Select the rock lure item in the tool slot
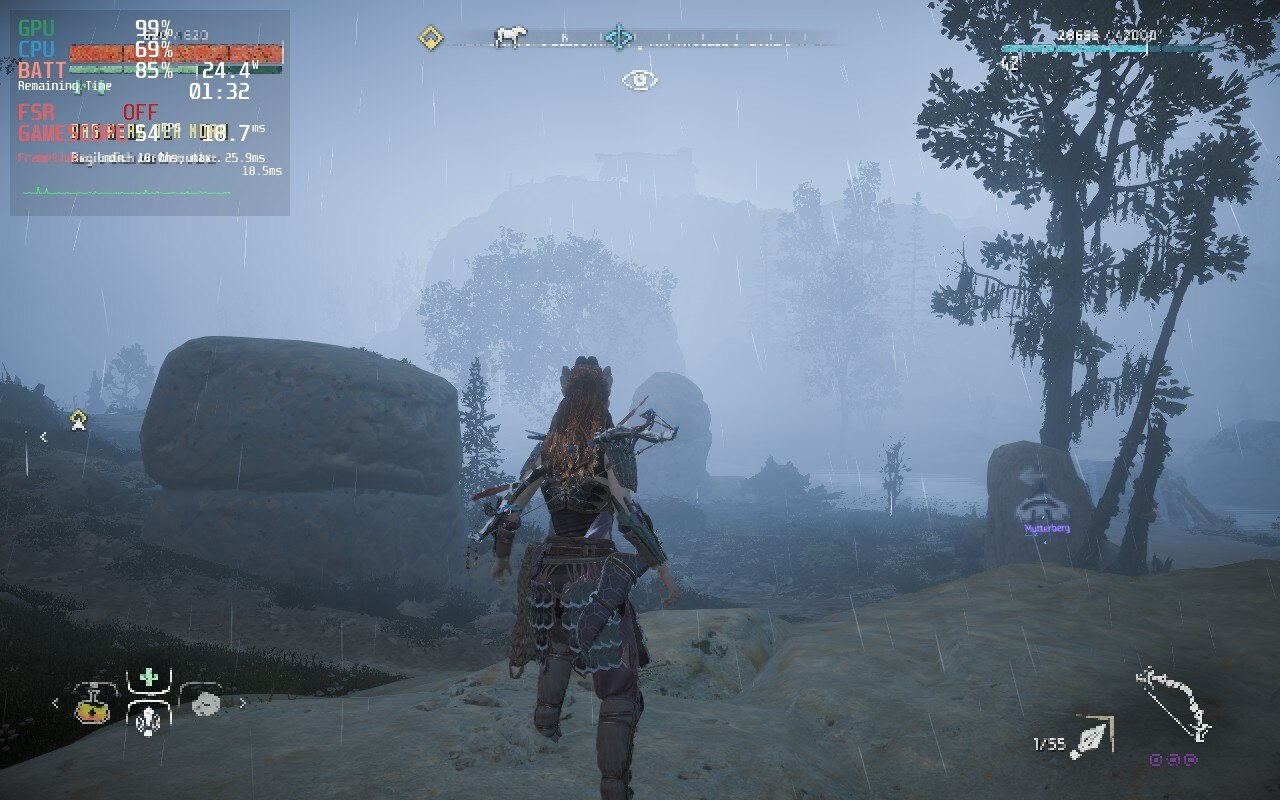Screen dimensions: 1280x800 click(205, 704)
